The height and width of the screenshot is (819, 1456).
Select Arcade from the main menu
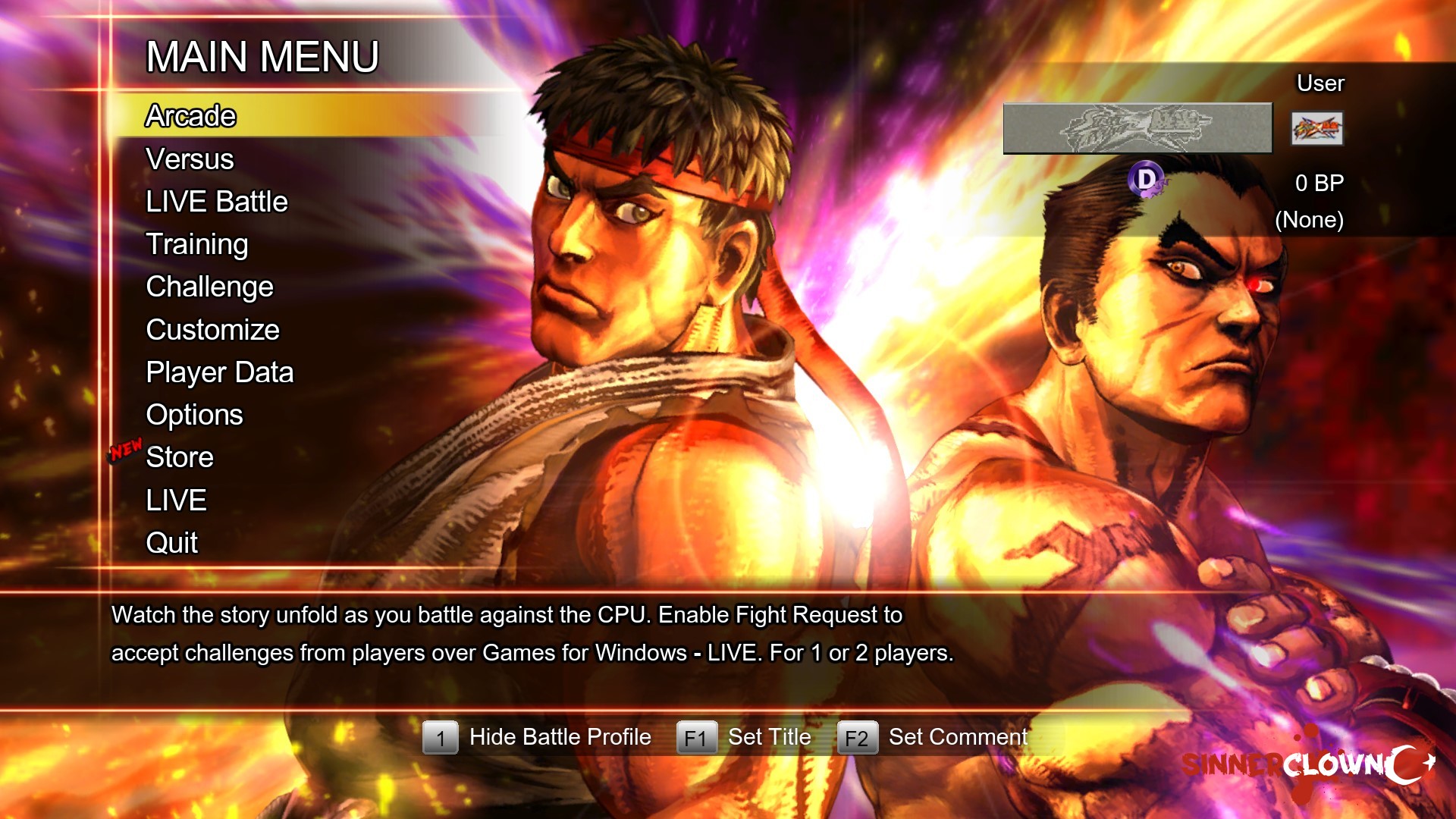190,115
